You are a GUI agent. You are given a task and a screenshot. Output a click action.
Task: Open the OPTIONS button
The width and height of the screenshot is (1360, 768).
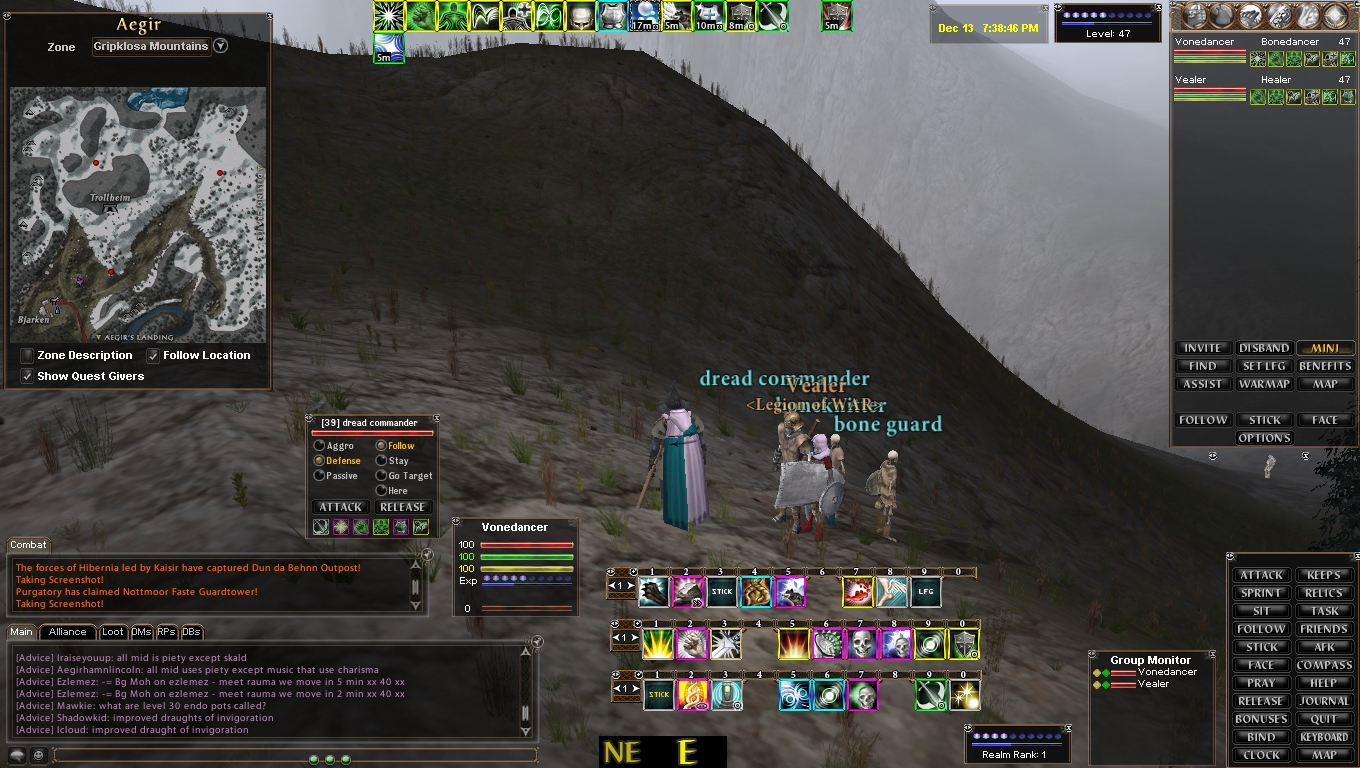coord(1264,438)
